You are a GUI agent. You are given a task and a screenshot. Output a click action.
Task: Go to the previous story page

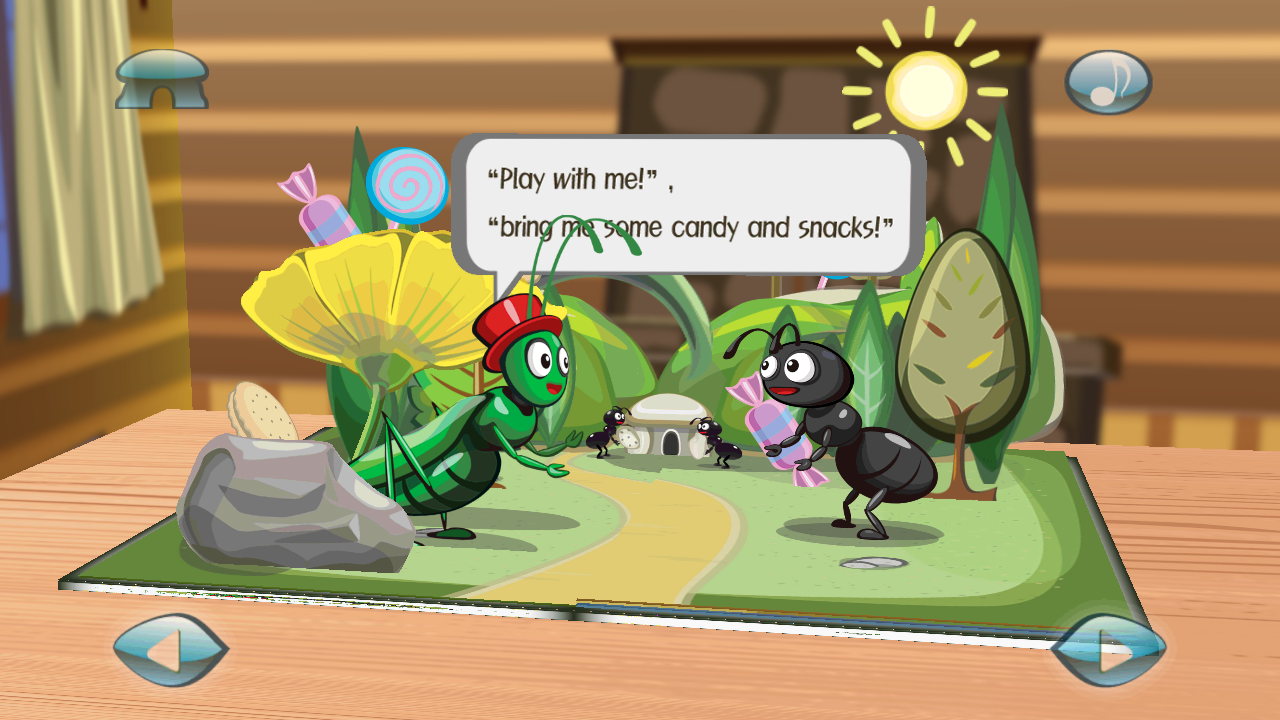(x=170, y=650)
